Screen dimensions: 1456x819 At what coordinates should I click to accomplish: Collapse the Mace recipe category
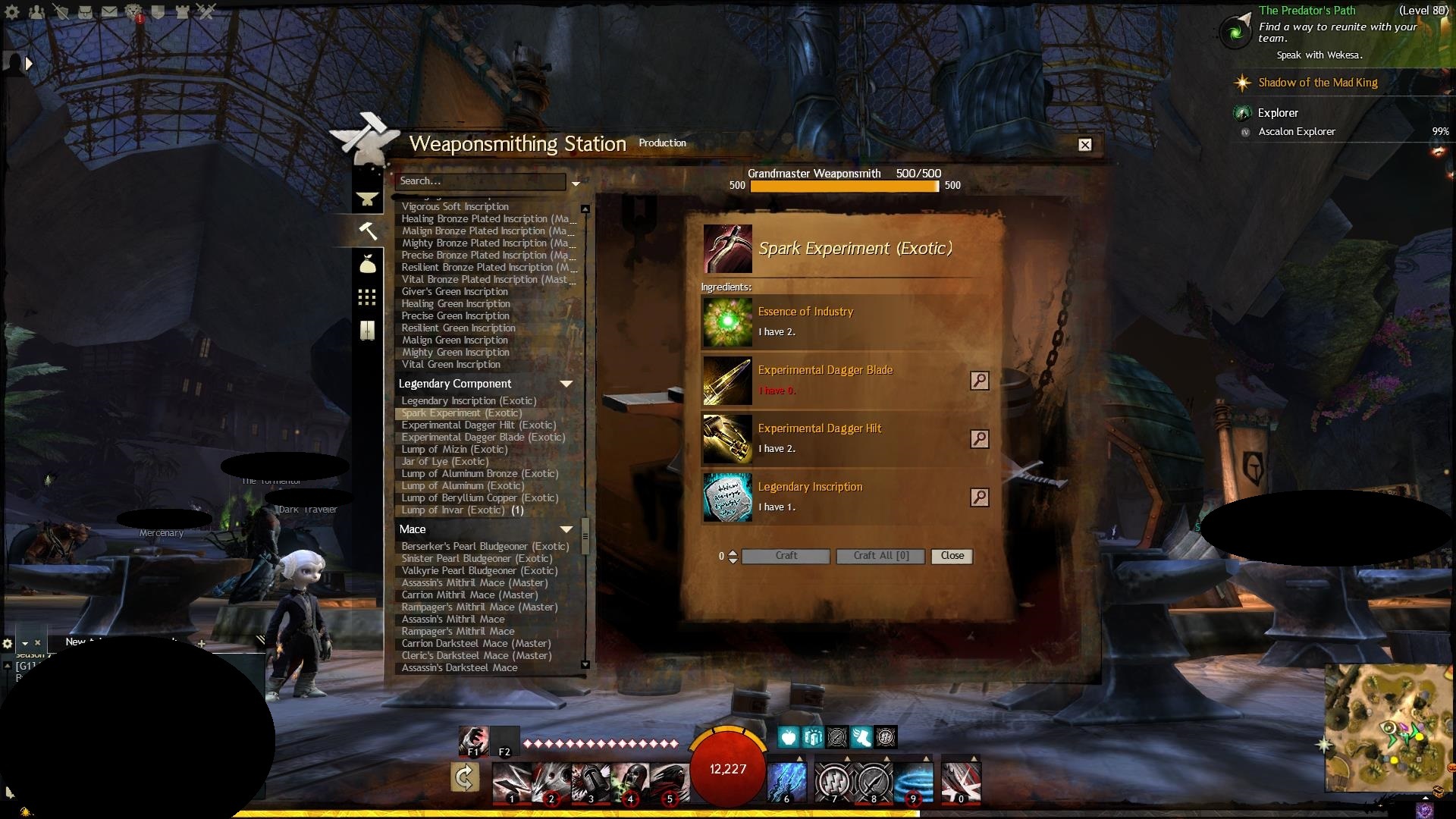tap(566, 529)
